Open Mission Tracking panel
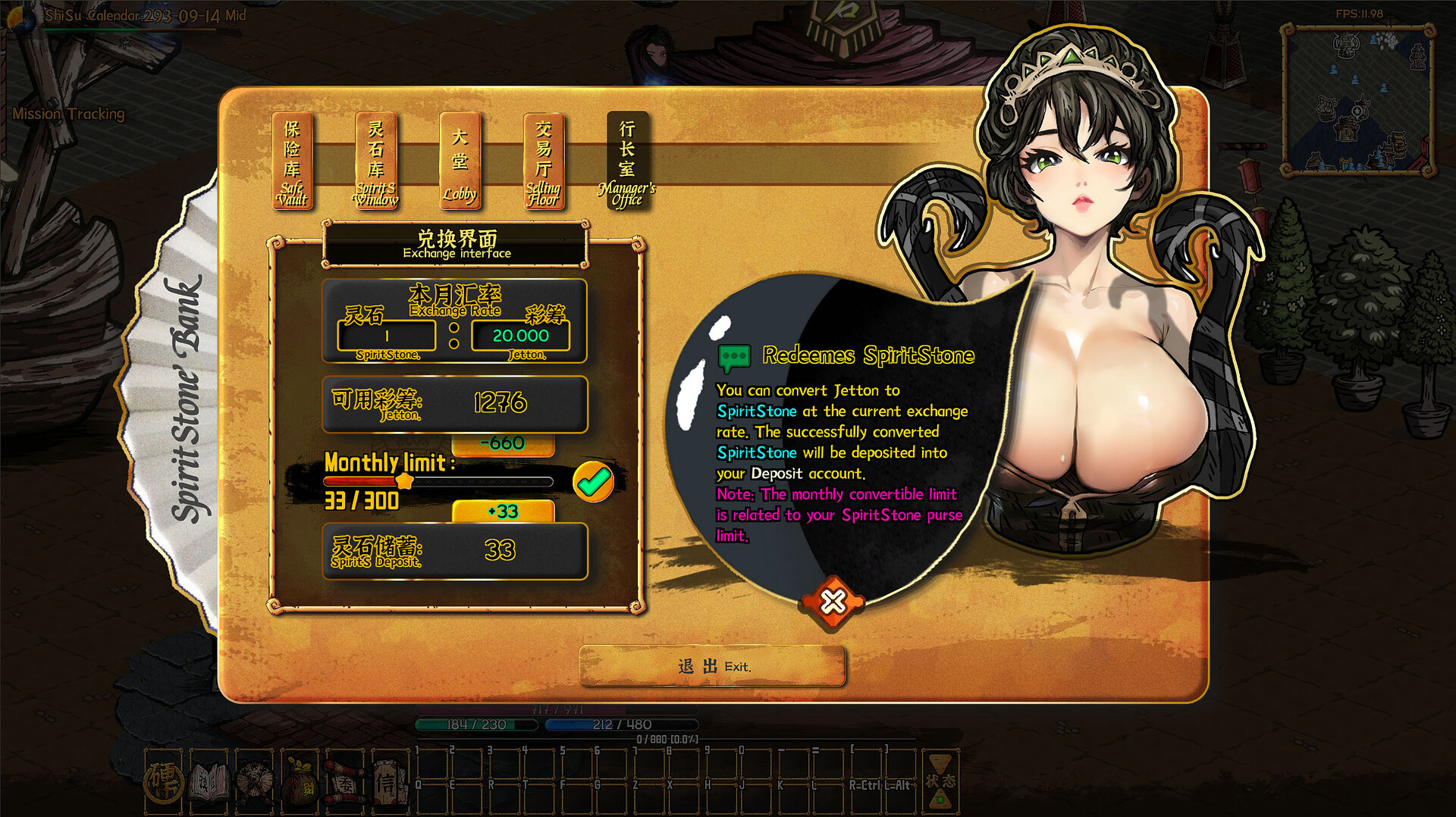This screenshot has height=817, width=1456. click(x=68, y=114)
